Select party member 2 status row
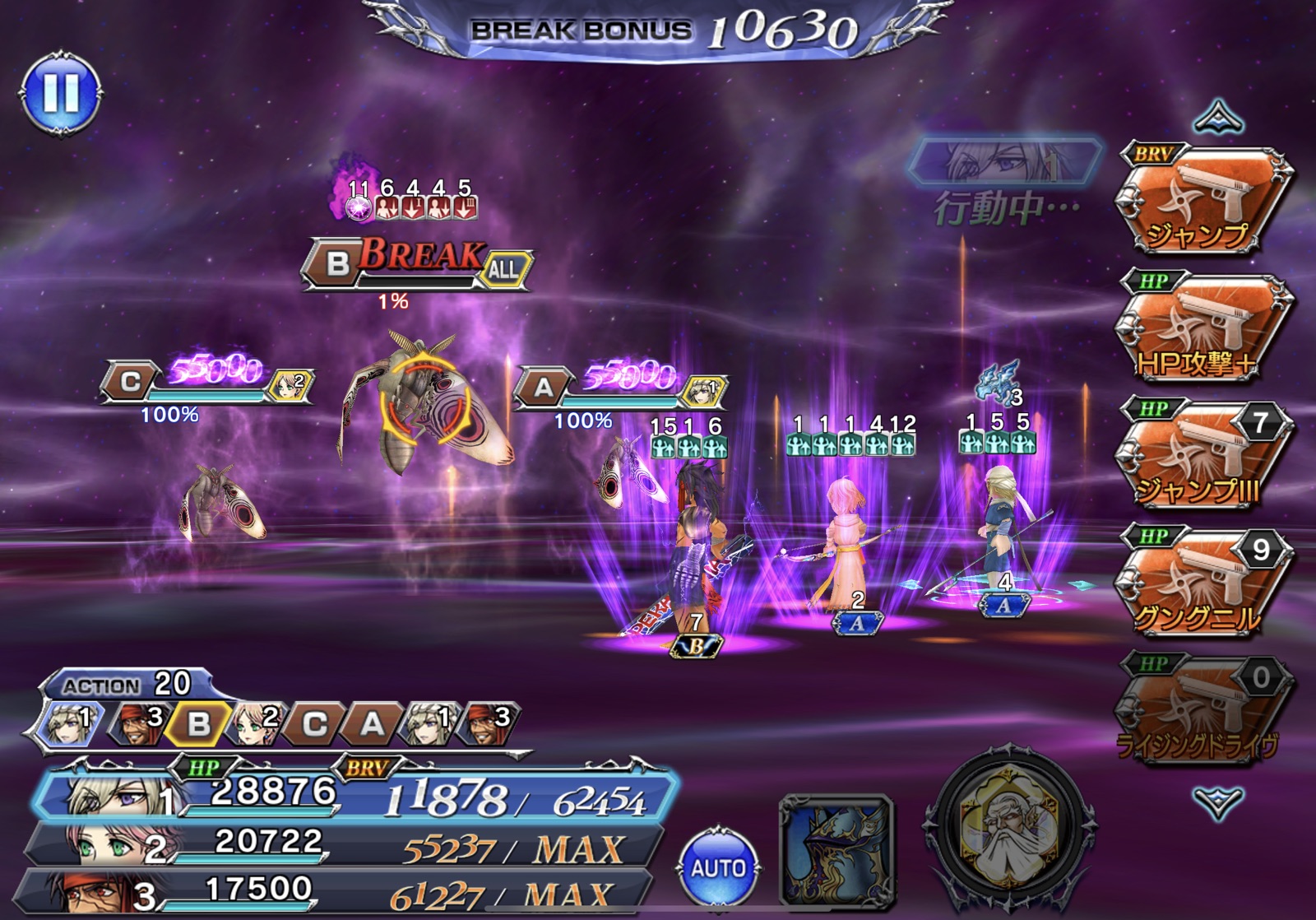1316x920 pixels. [x=345, y=845]
